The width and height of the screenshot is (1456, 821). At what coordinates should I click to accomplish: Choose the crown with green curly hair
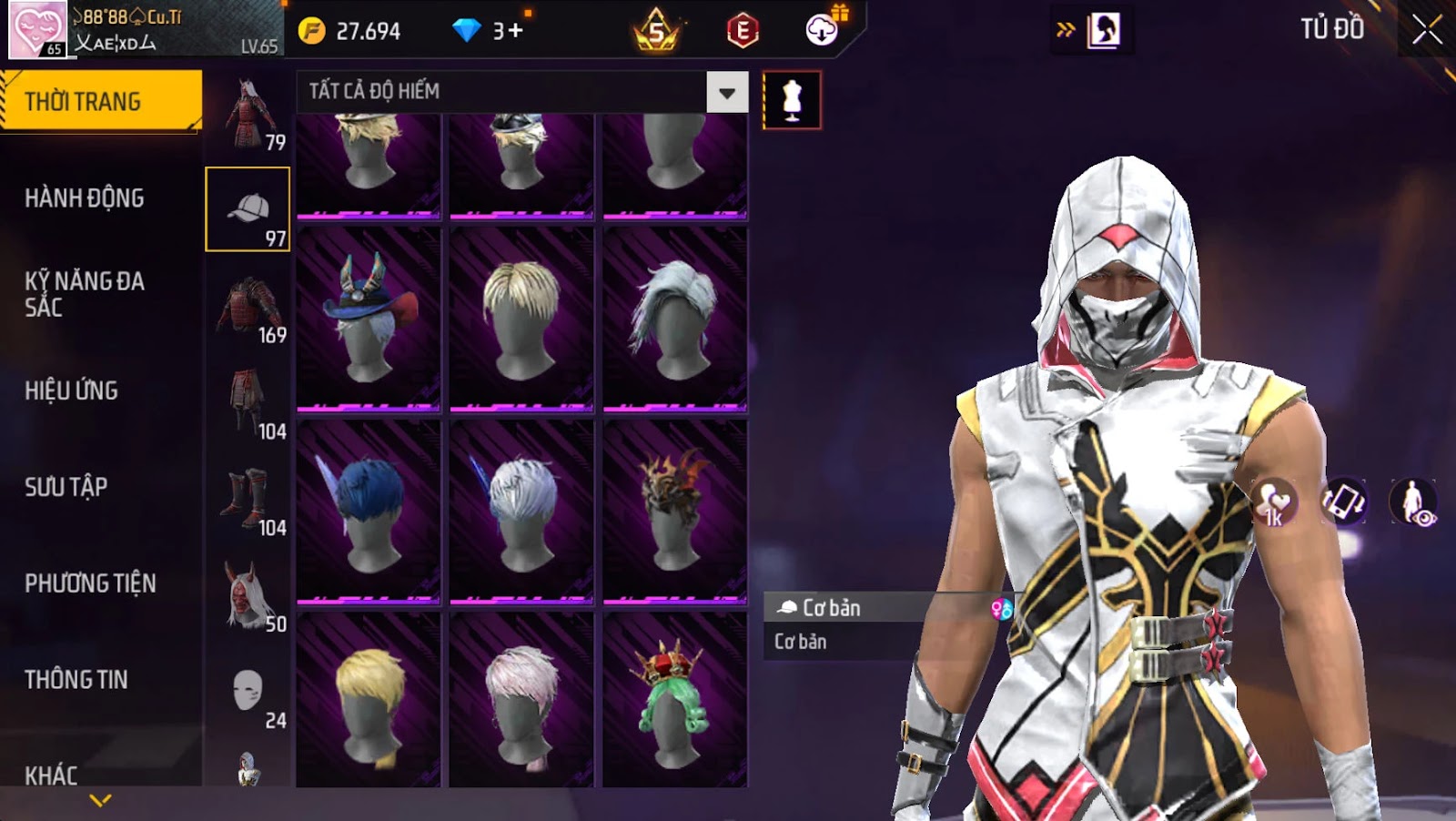674,699
